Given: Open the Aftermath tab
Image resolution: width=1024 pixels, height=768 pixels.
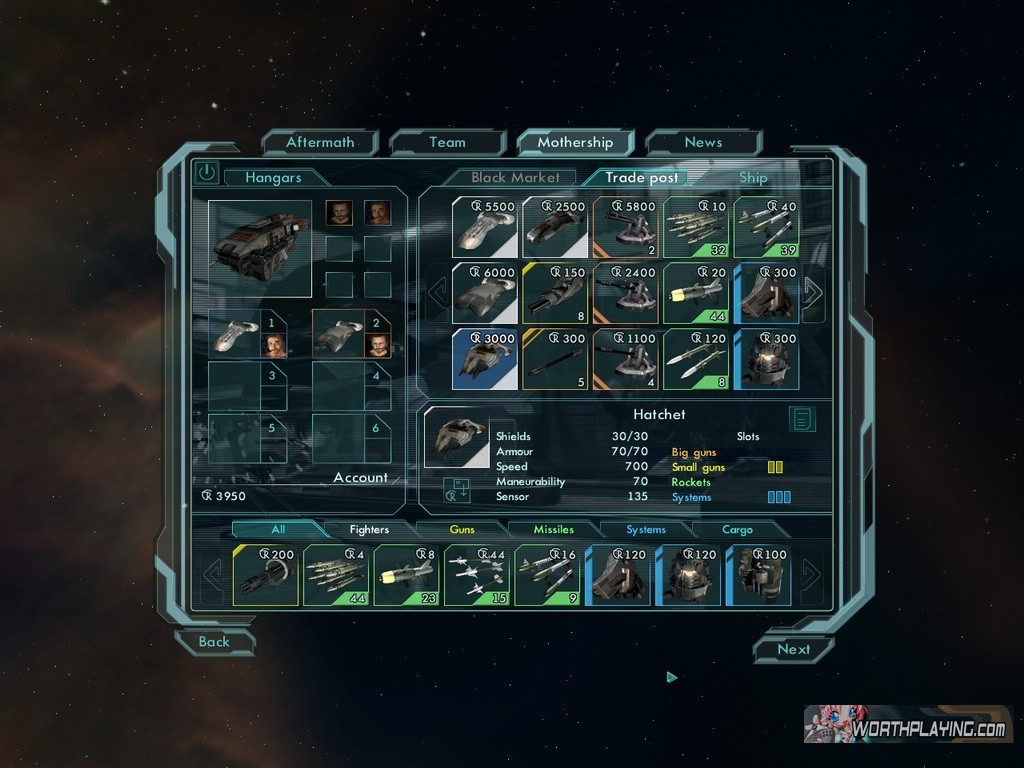Looking at the screenshot, I should click(320, 142).
